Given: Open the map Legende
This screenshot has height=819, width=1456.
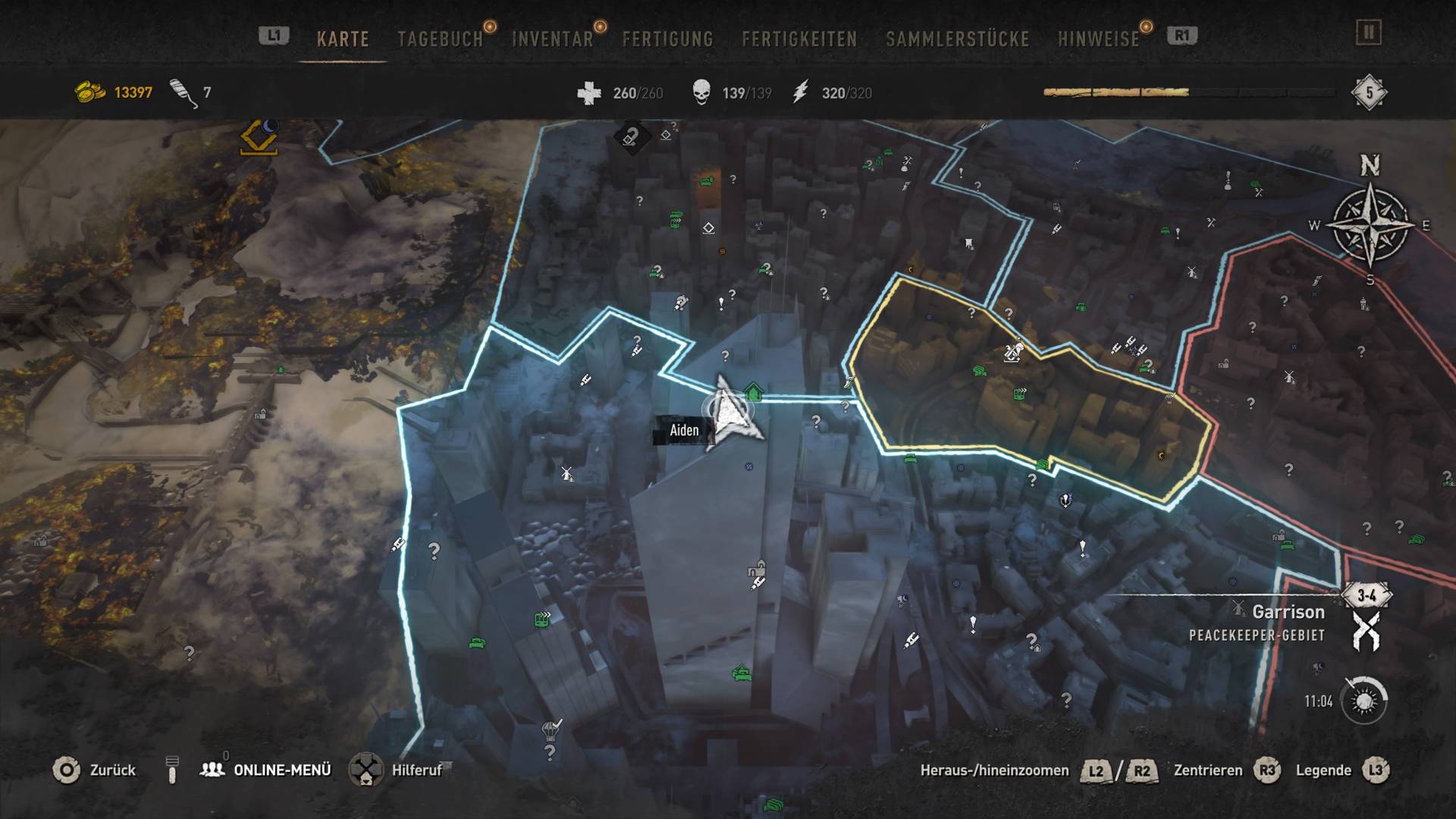Looking at the screenshot, I should [x=1323, y=770].
